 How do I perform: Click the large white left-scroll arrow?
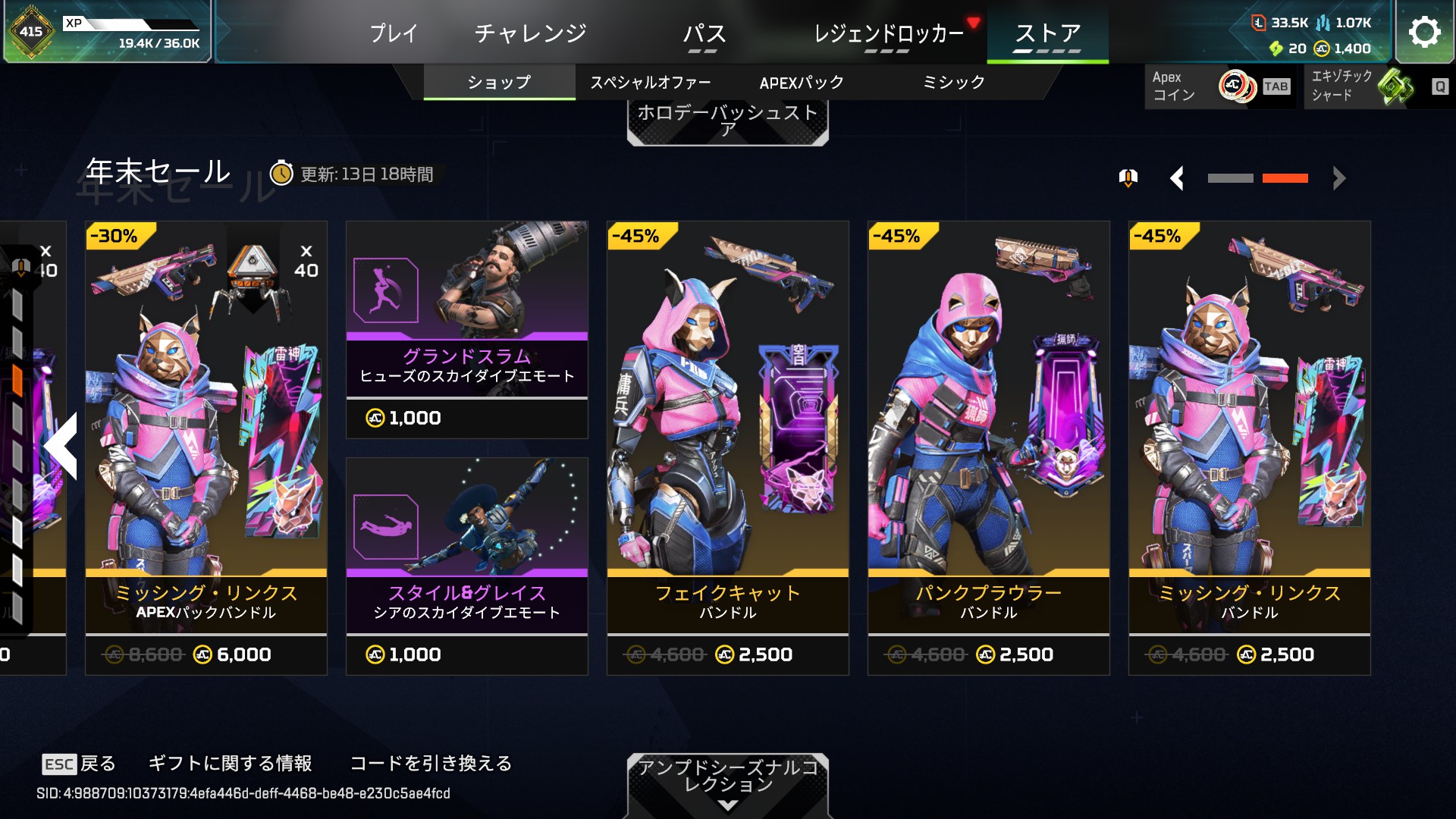[x=61, y=446]
